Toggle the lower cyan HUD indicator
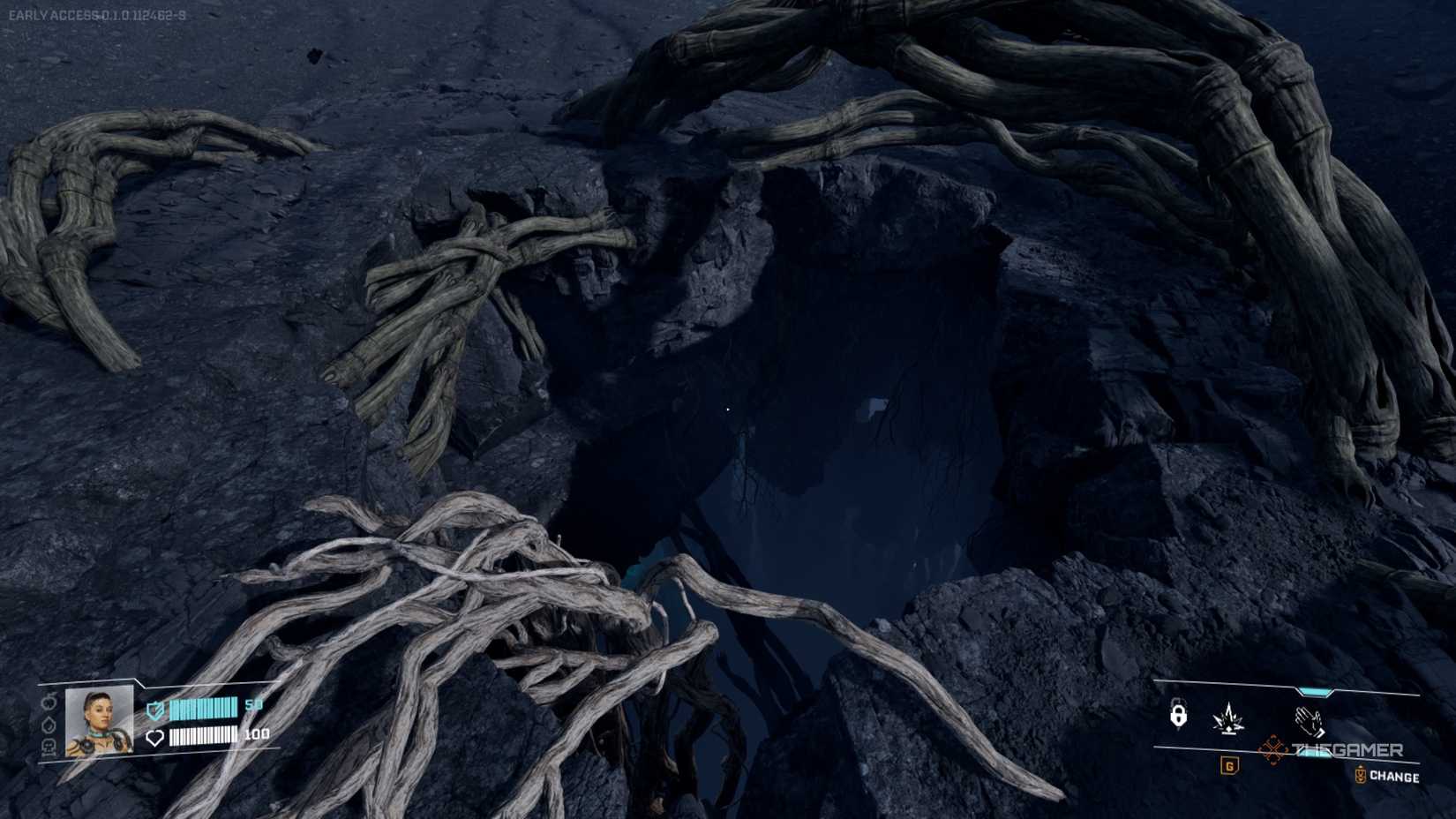This screenshot has width=1456, height=819. [1316, 752]
